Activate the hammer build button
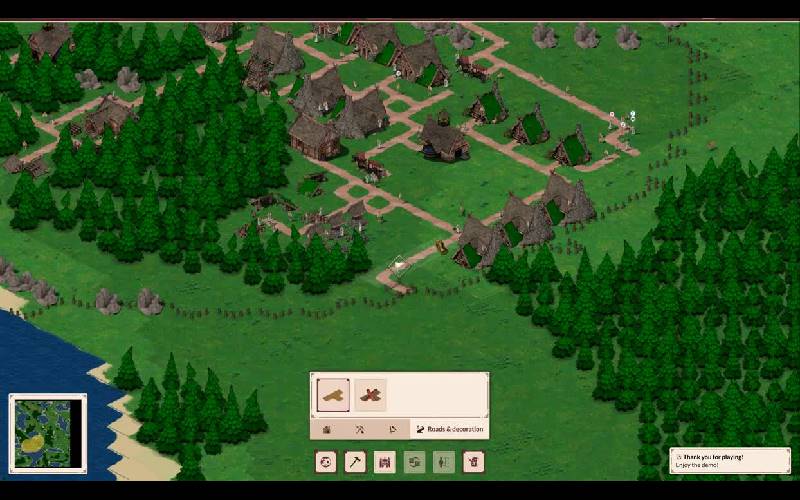Viewport: 800px width, 500px height. tap(355, 461)
